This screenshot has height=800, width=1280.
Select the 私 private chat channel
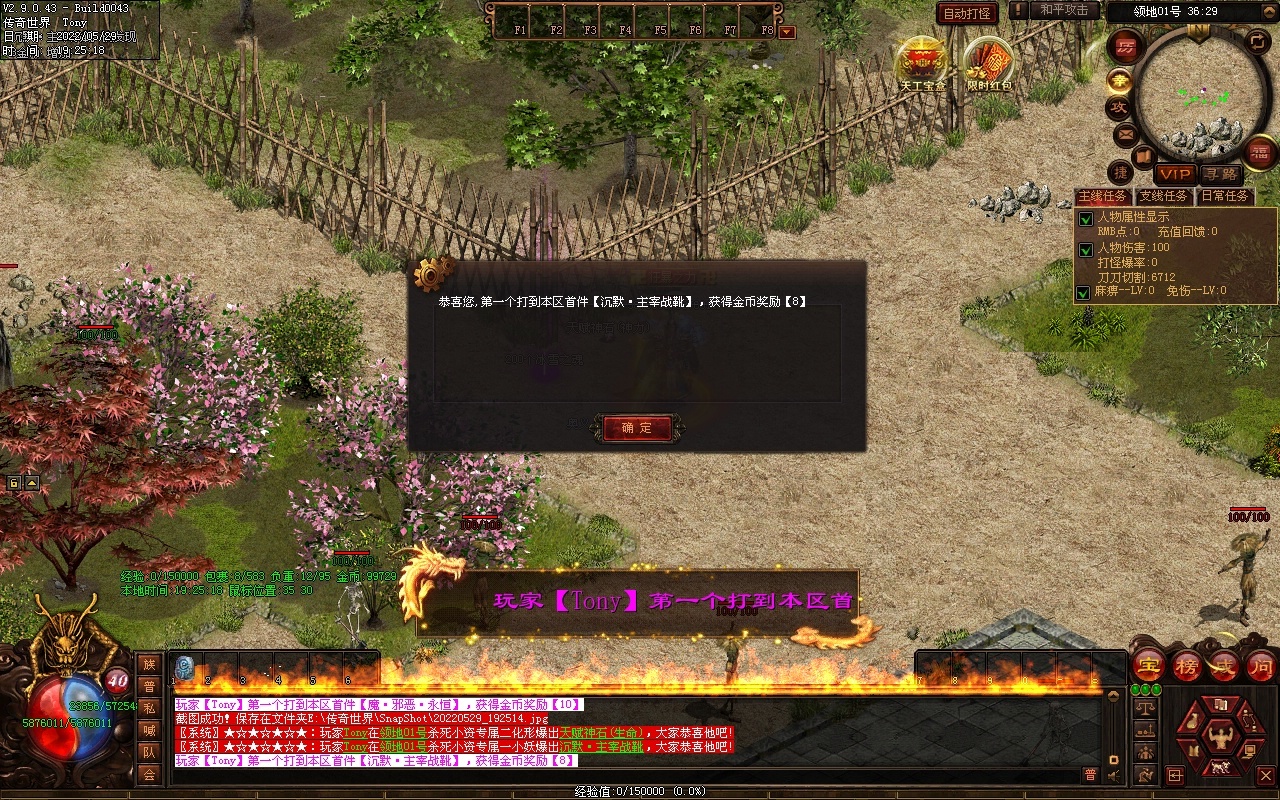pos(149,708)
